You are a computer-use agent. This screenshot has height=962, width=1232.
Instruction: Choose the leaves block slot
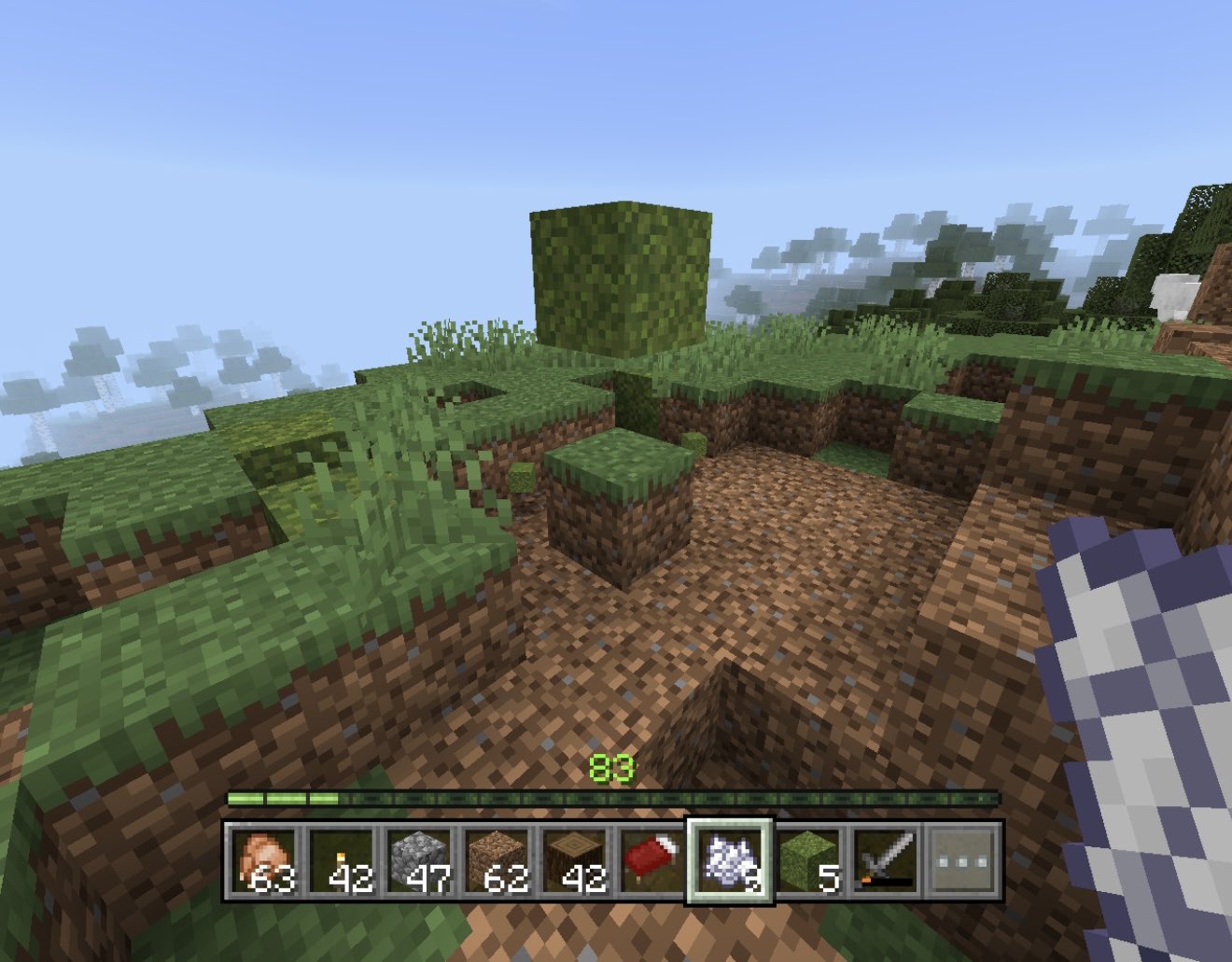click(x=807, y=861)
